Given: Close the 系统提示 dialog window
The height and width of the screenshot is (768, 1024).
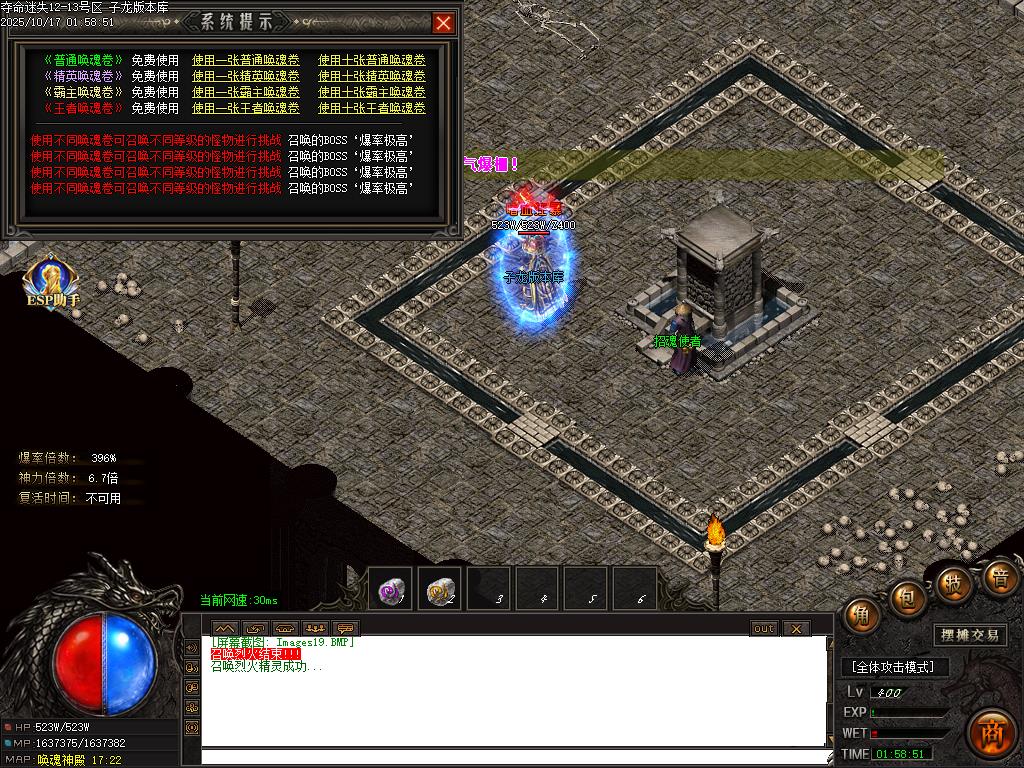Looking at the screenshot, I should click(443, 22).
